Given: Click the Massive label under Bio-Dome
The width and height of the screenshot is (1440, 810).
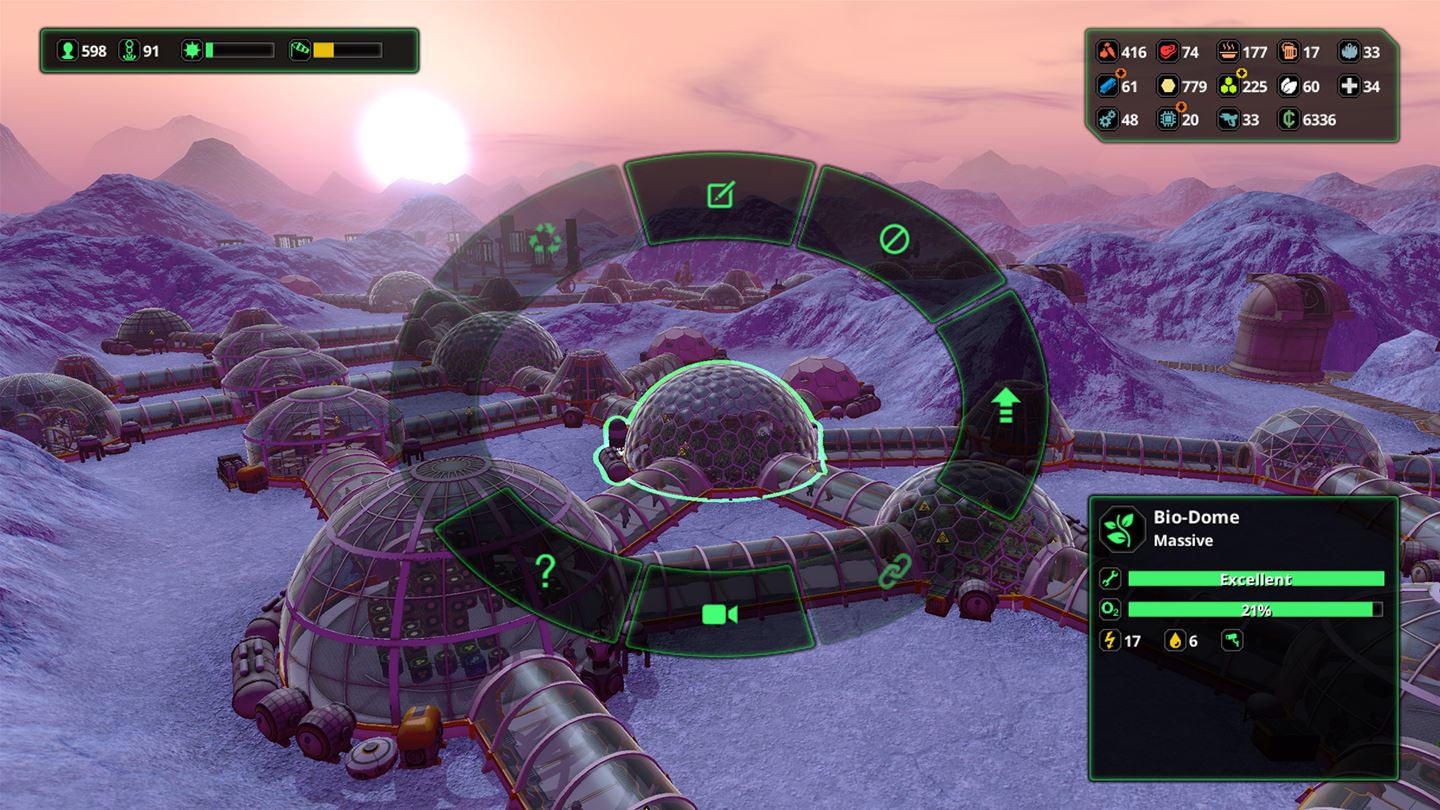Looking at the screenshot, I should point(1182,540).
